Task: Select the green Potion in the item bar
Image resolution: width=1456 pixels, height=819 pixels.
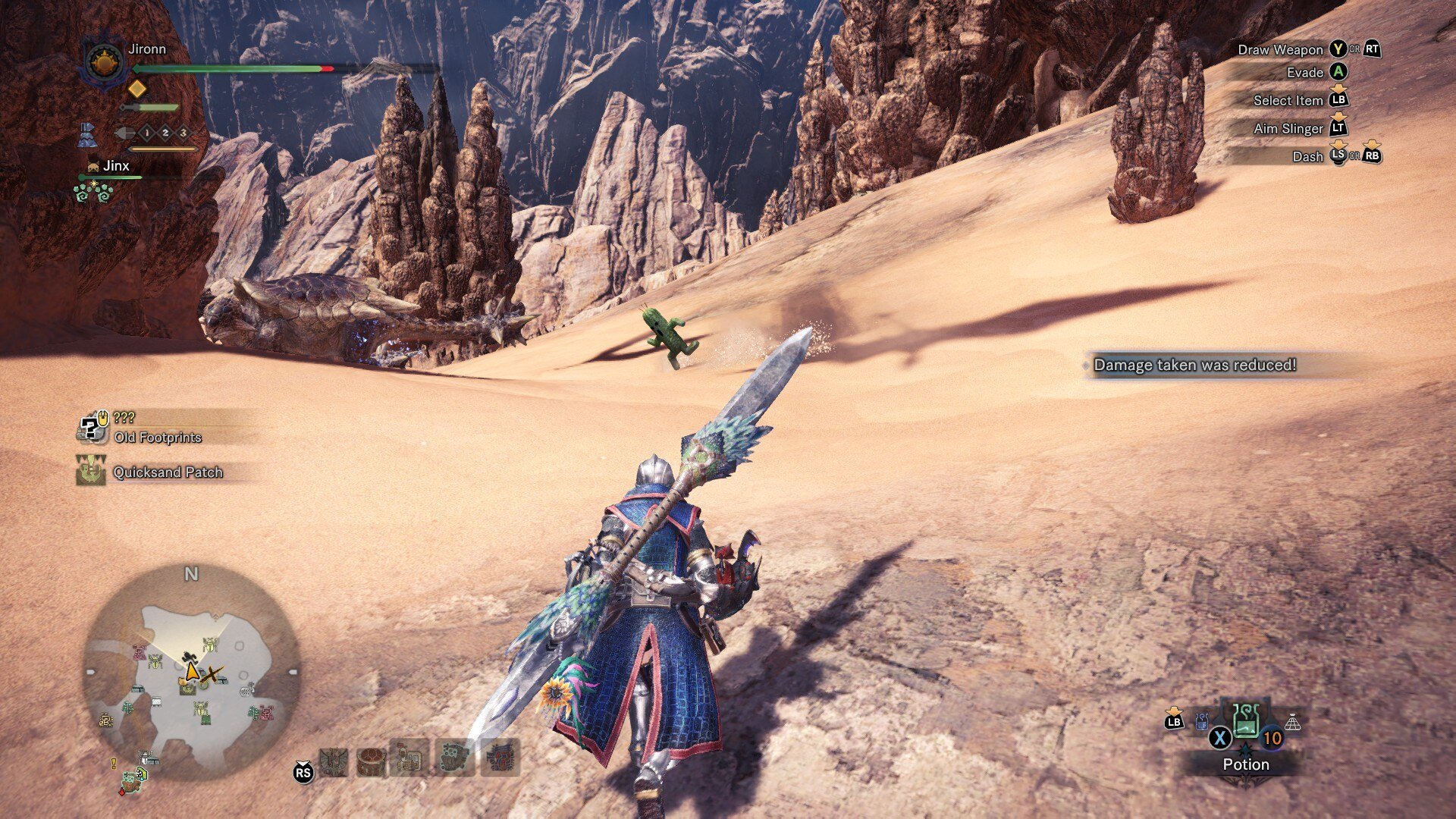Action: [1246, 721]
